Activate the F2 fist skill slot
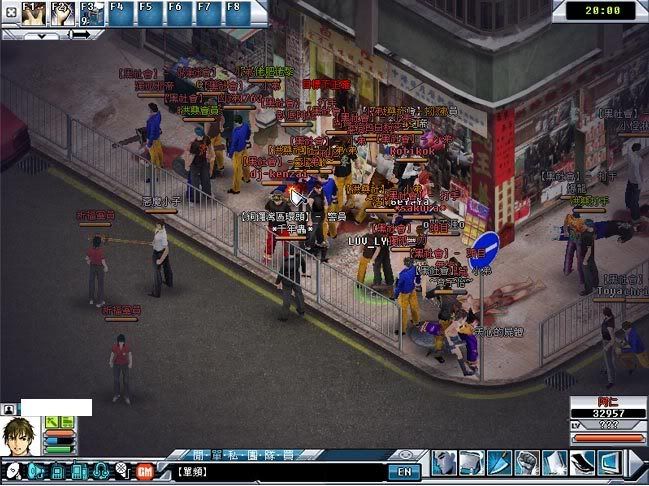The width and height of the screenshot is (649, 486). (63, 12)
